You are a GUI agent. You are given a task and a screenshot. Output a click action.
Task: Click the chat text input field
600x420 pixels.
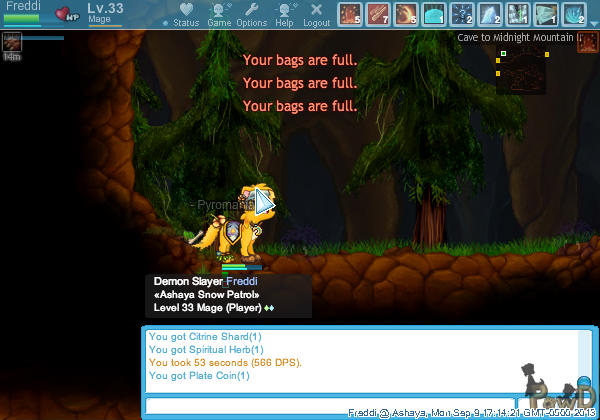pyautogui.click(x=328, y=405)
